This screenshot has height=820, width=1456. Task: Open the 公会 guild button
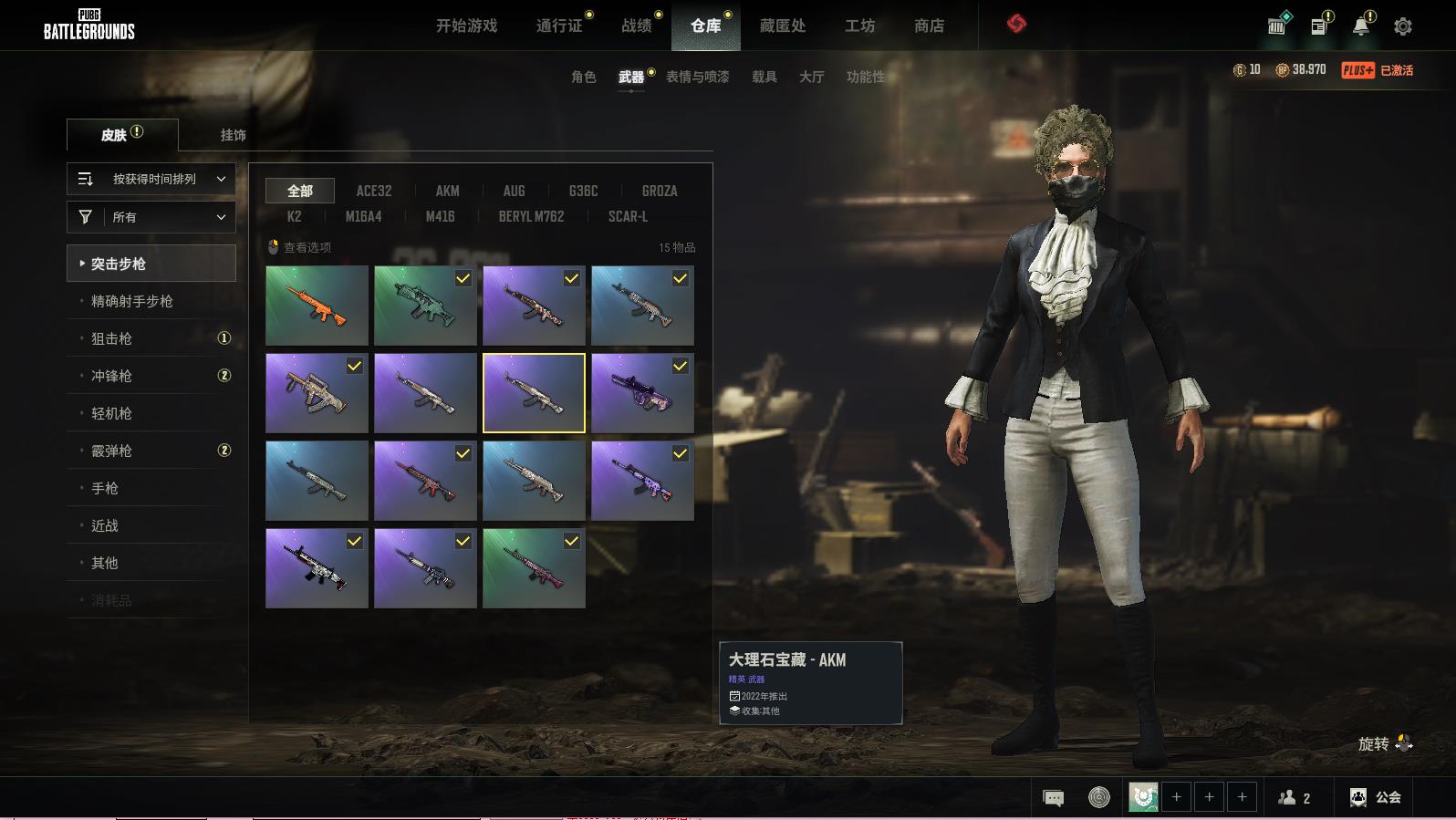click(1376, 797)
